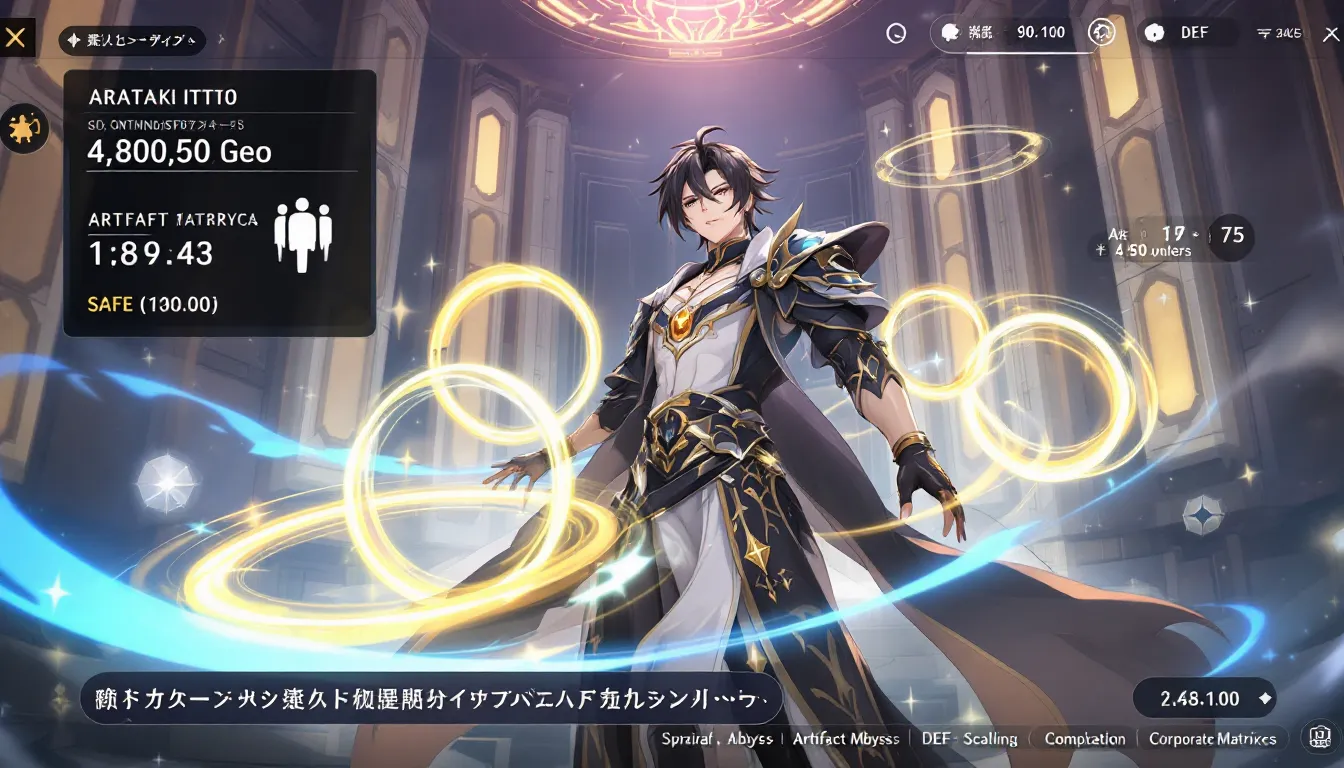This screenshot has height=768, width=1344.
Task: Click the circular clock icon in the top bar
Action: click(x=897, y=33)
